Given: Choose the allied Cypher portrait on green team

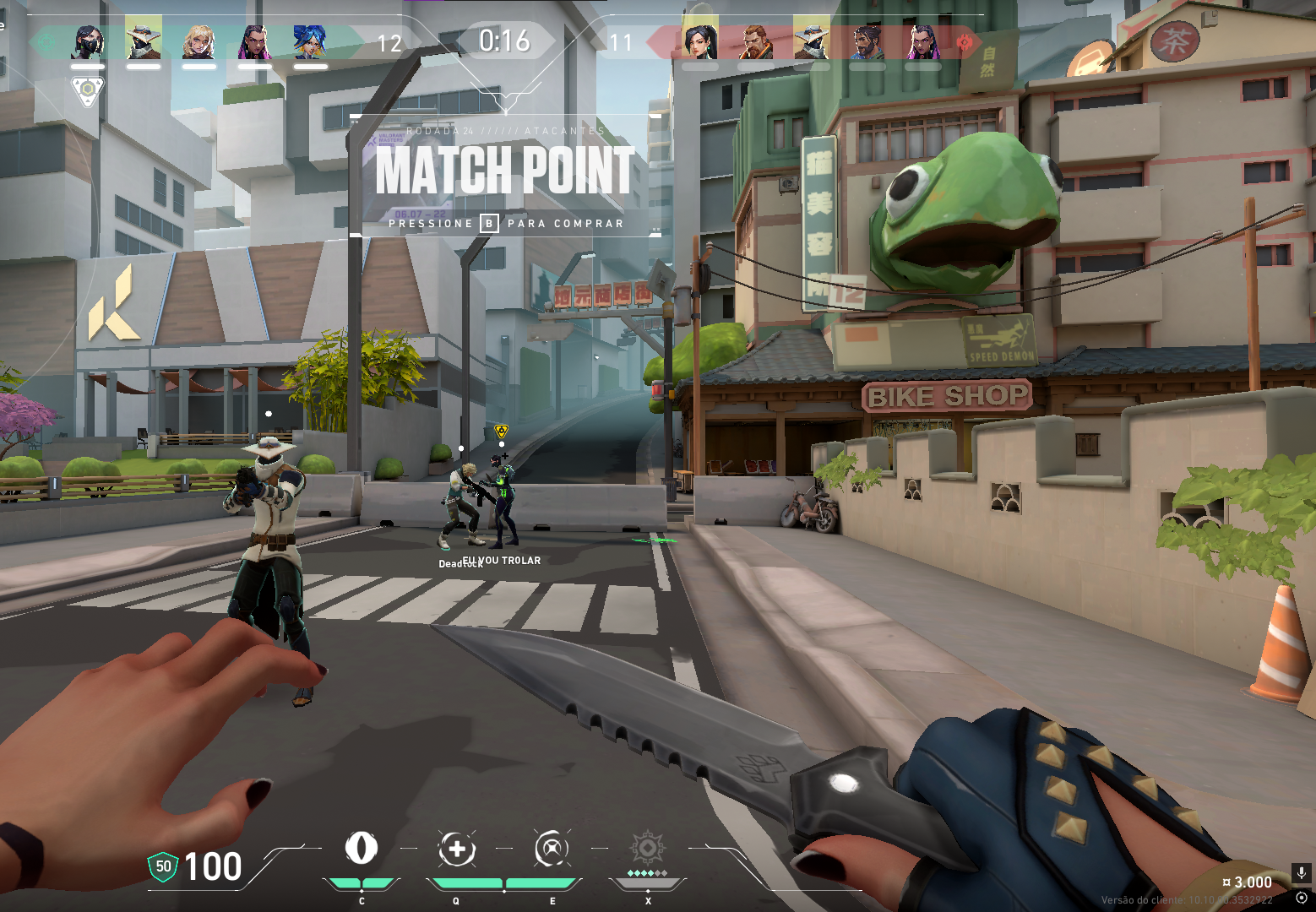Looking at the screenshot, I should coord(143,41).
